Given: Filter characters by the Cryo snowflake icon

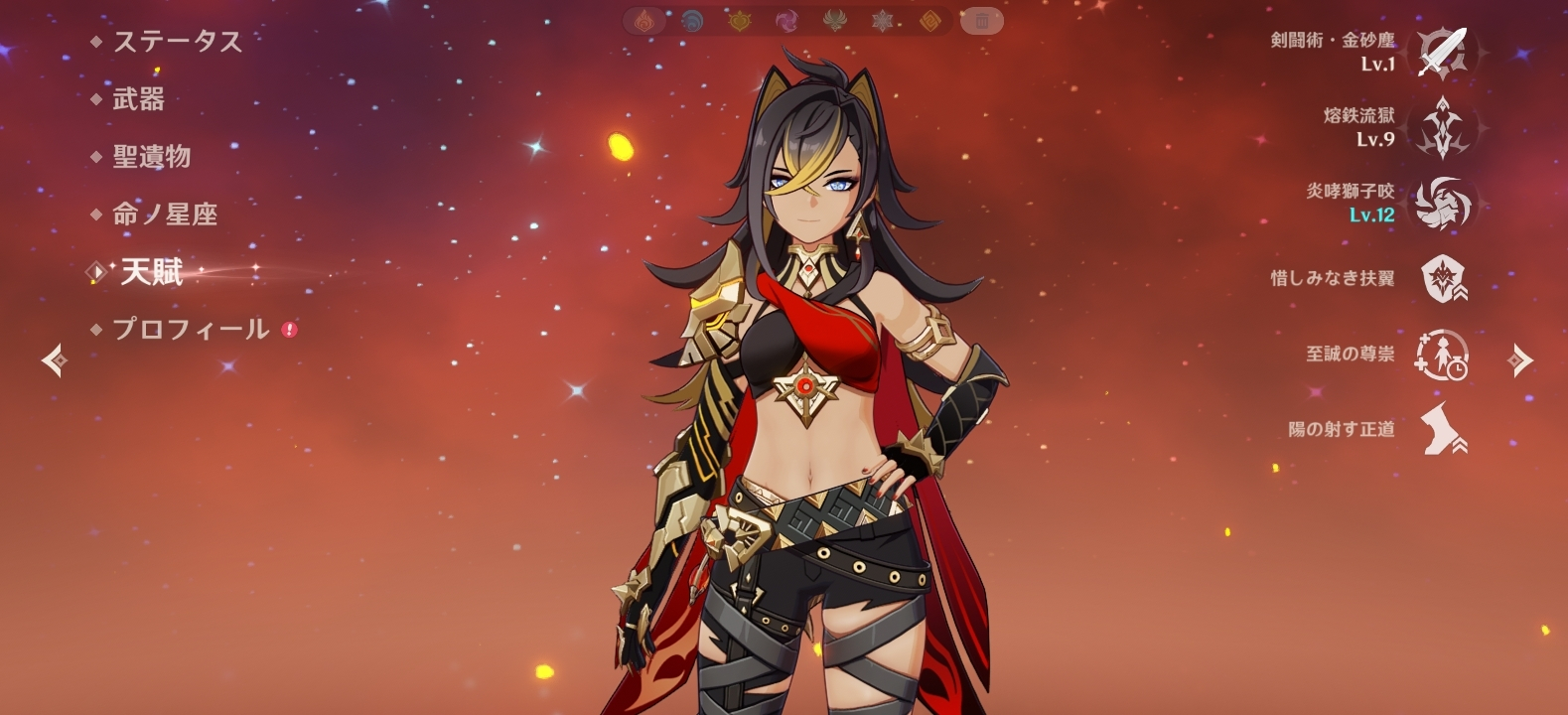Looking at the screenshot, I should 882,20.
